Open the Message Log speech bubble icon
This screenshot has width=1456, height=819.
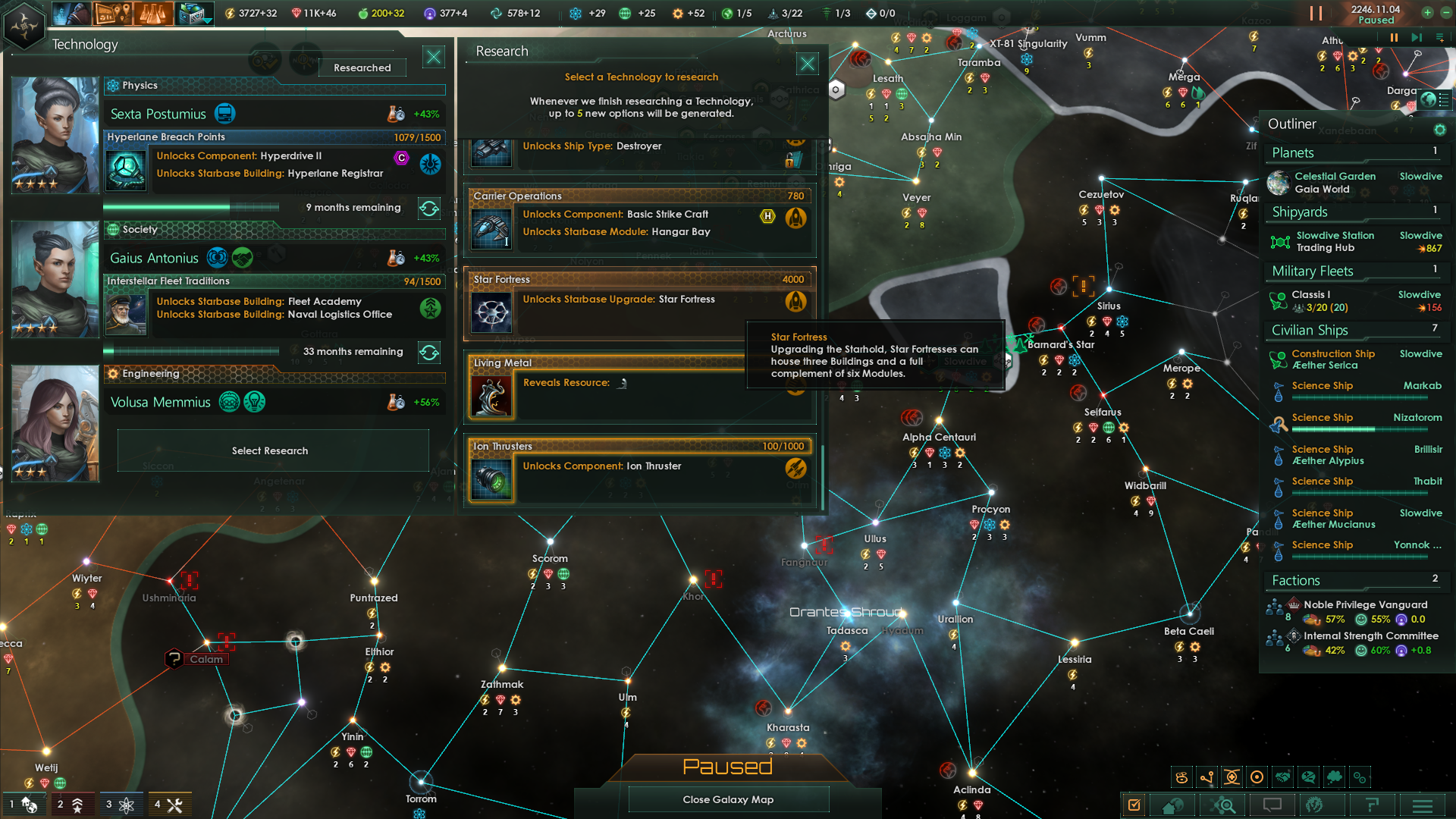pyautogui.click(x=1272, y=805)
